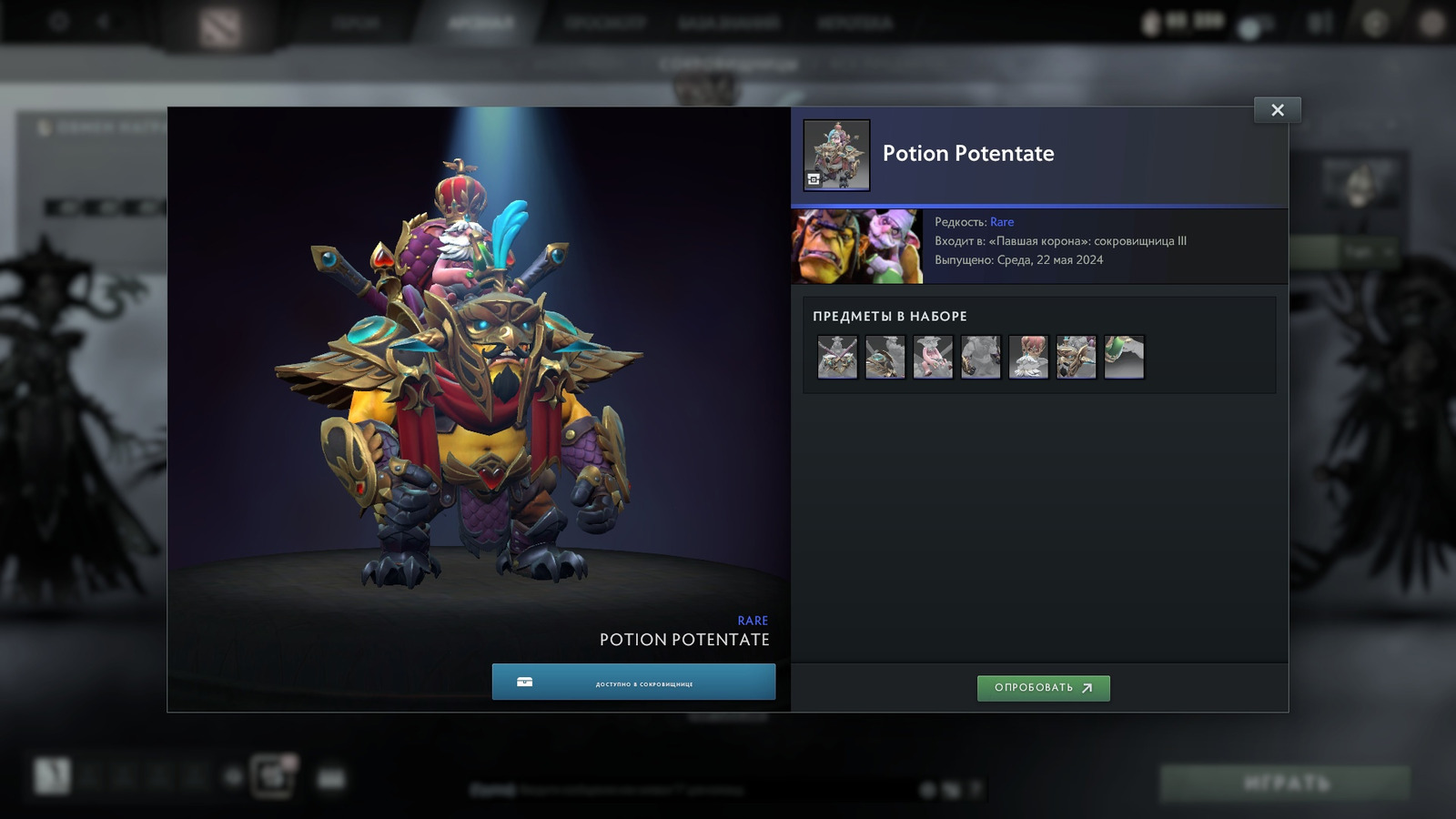The width and height of the screenshot is (1456, 819).
Task: Click the Potion Potentate bundle thumbnail
Action: (x=836, y=155)
